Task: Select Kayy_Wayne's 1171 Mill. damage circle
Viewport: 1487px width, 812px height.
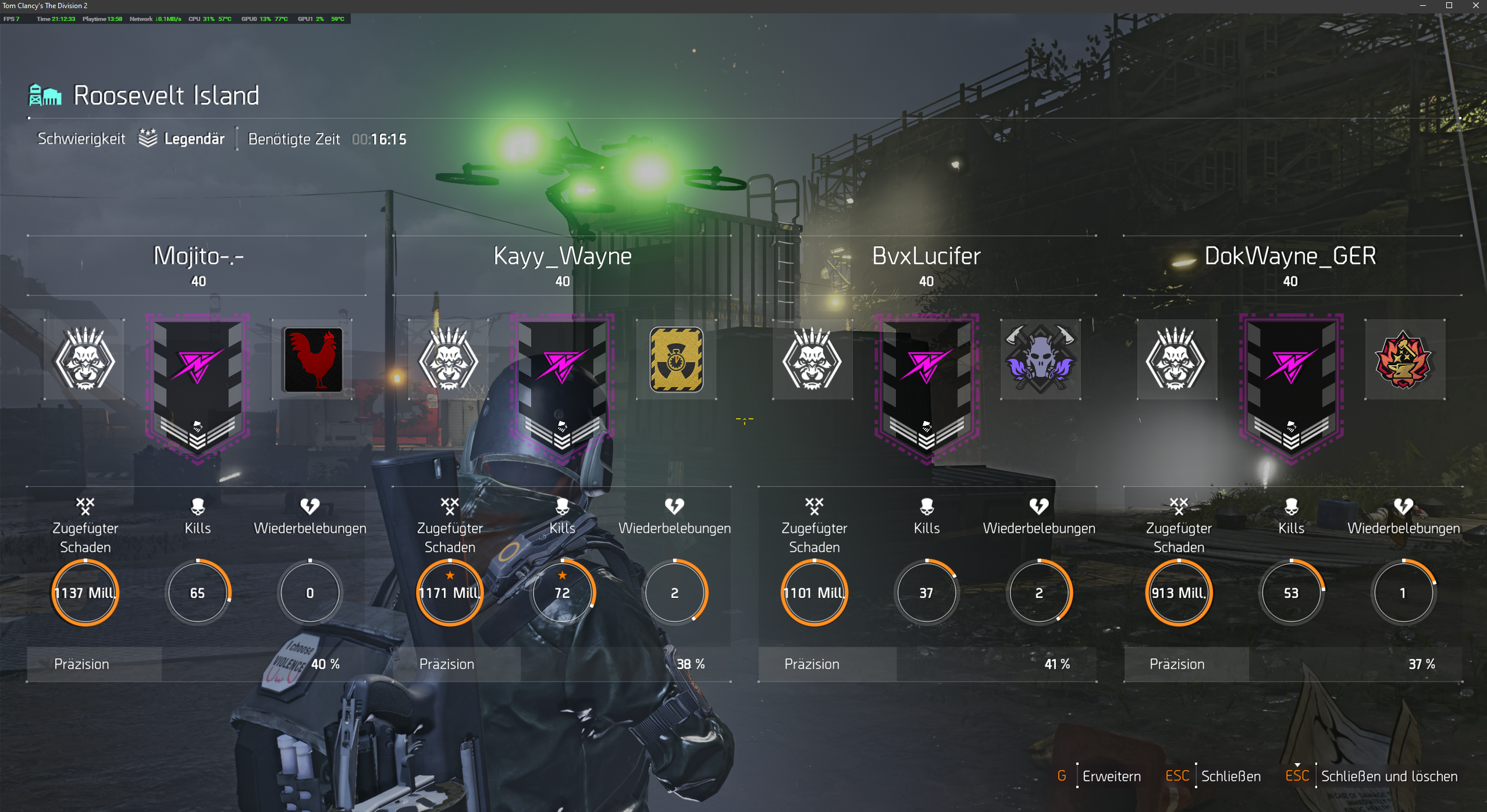Action: point(450,593)
